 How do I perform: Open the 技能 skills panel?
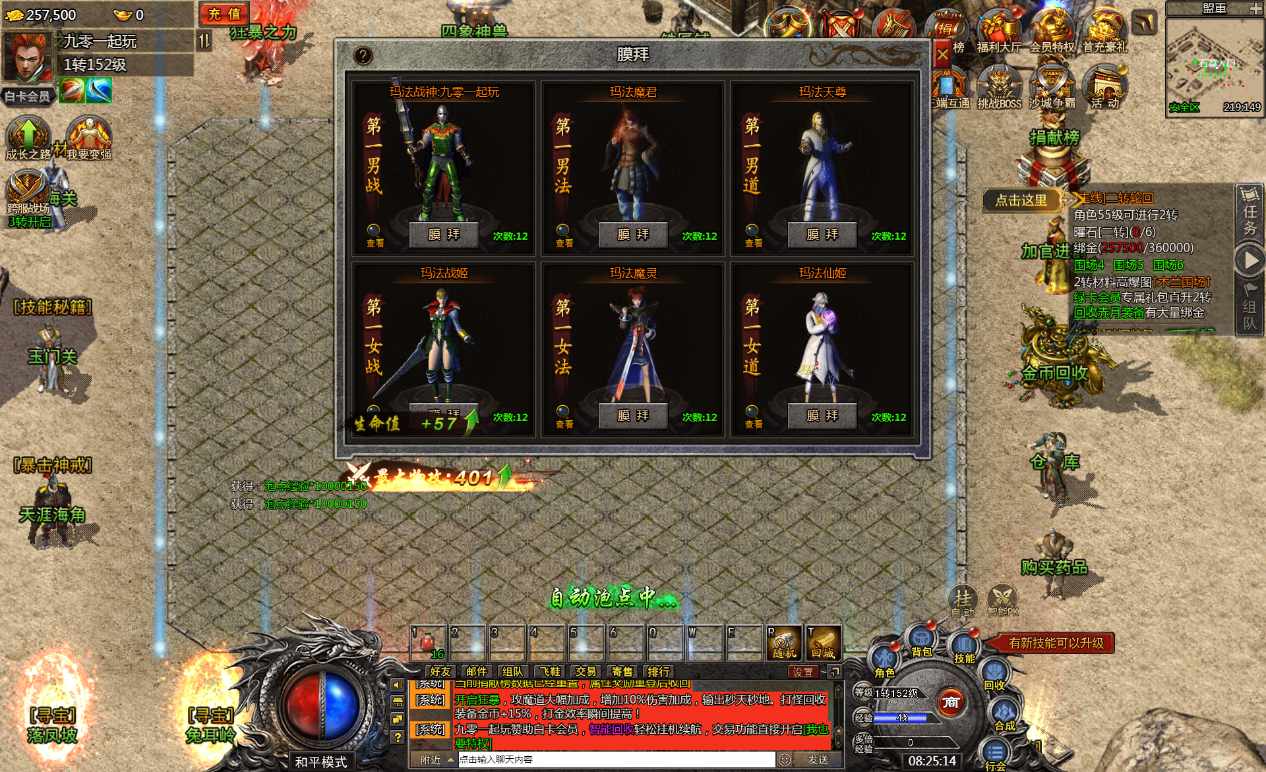(963, 646)
